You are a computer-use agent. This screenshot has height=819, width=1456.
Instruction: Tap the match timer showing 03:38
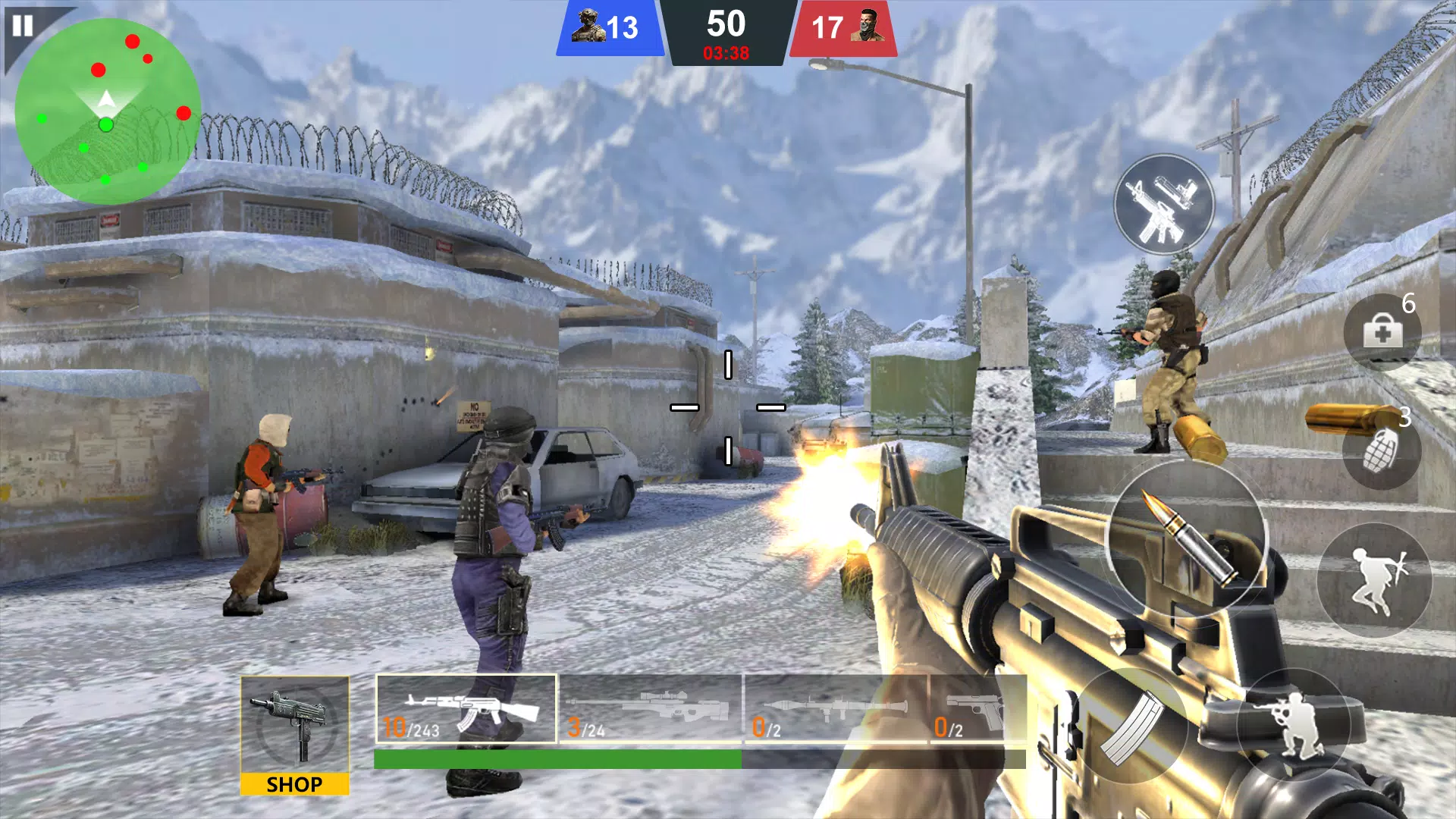point(726,52)
